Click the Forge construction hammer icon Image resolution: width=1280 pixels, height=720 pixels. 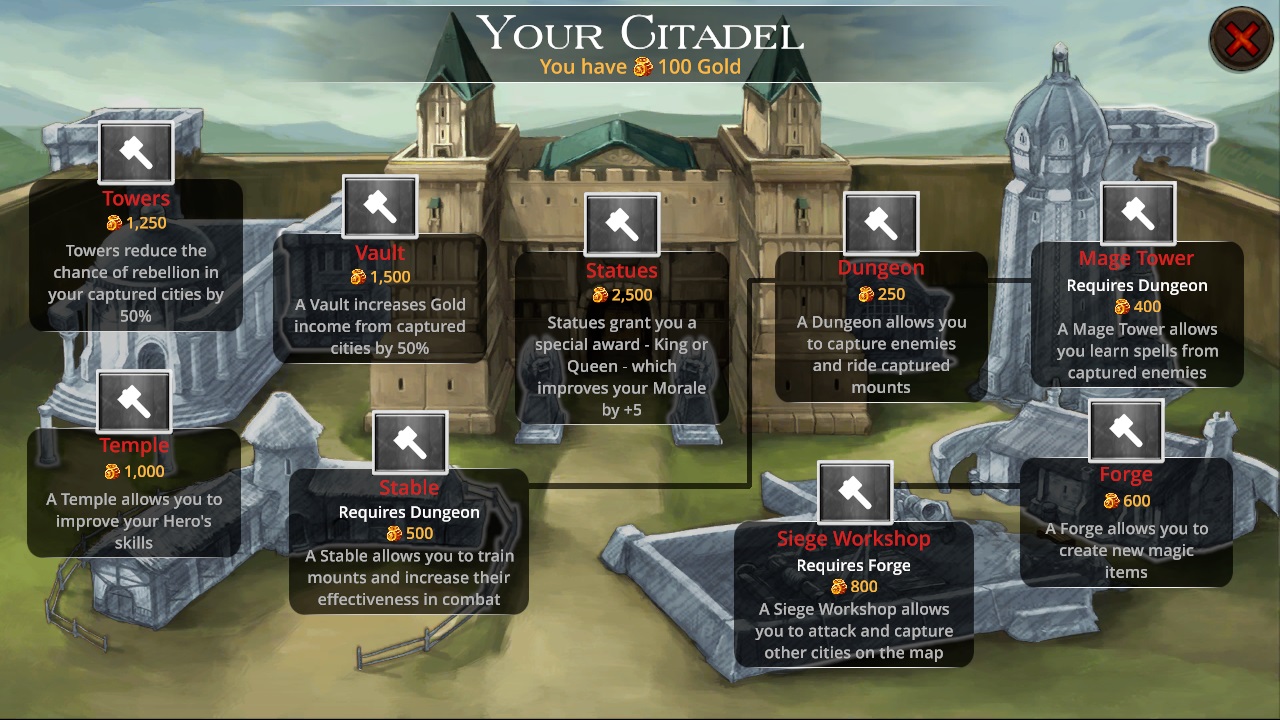1126,430
